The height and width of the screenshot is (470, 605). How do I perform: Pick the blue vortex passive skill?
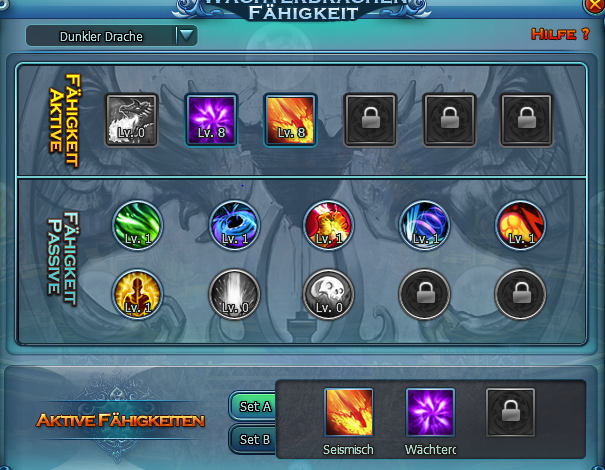pyautogui.click(x=234, y=223)
